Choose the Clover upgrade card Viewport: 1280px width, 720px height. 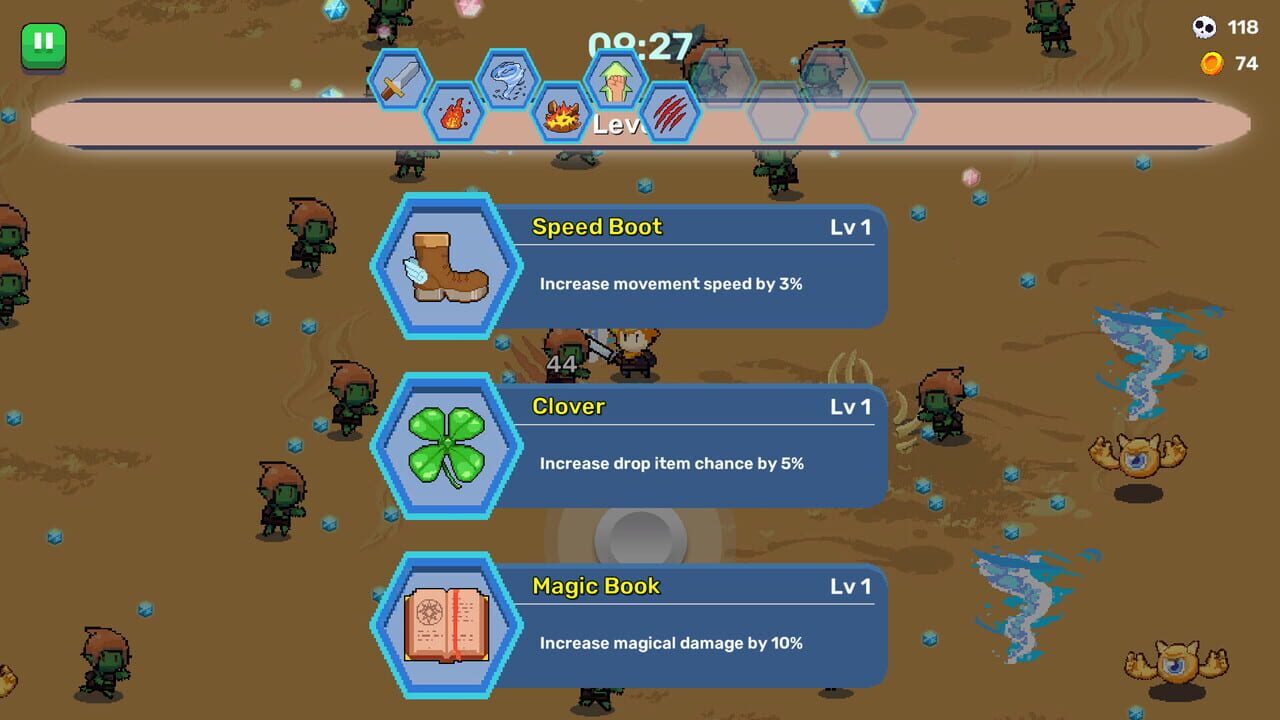(x=690, y=445)
